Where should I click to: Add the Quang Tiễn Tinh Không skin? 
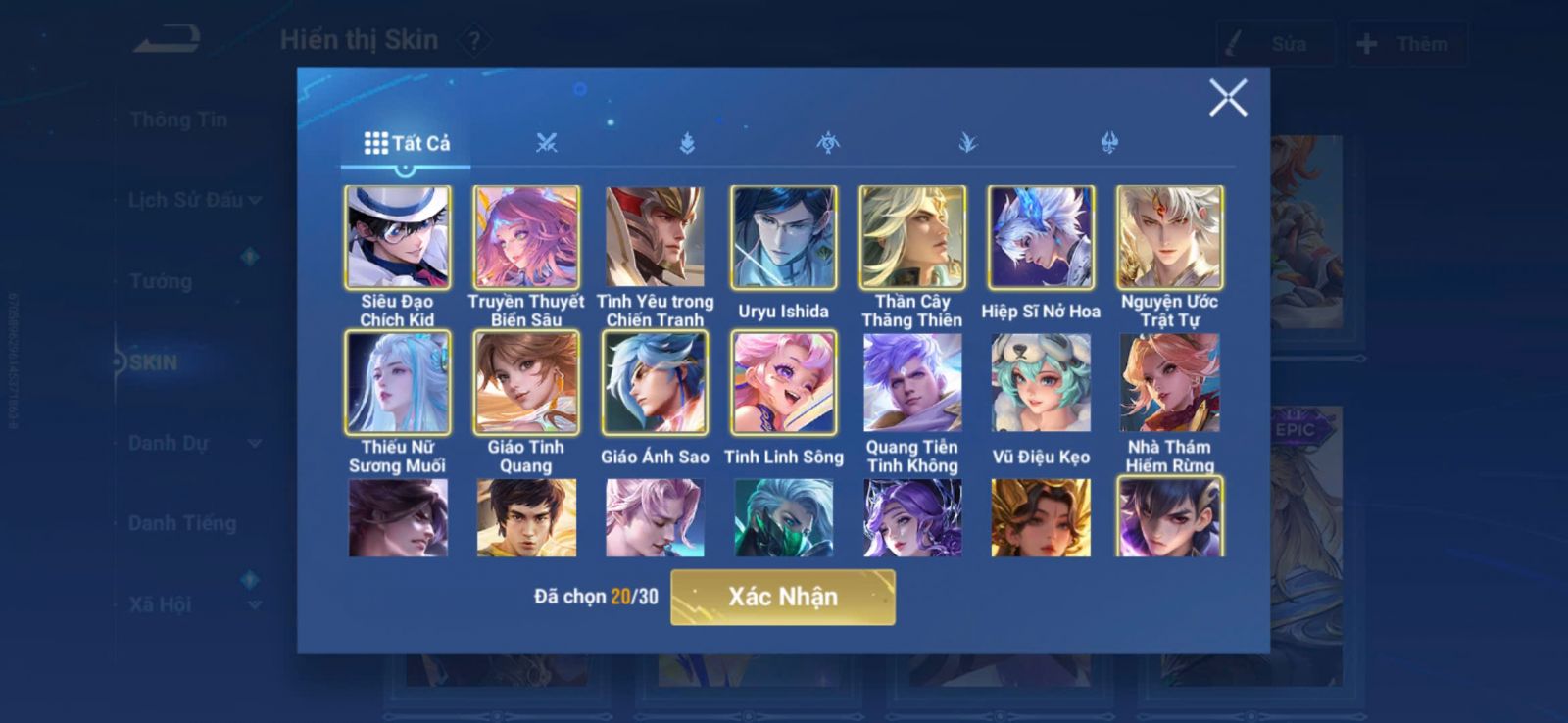click(911, 382)
